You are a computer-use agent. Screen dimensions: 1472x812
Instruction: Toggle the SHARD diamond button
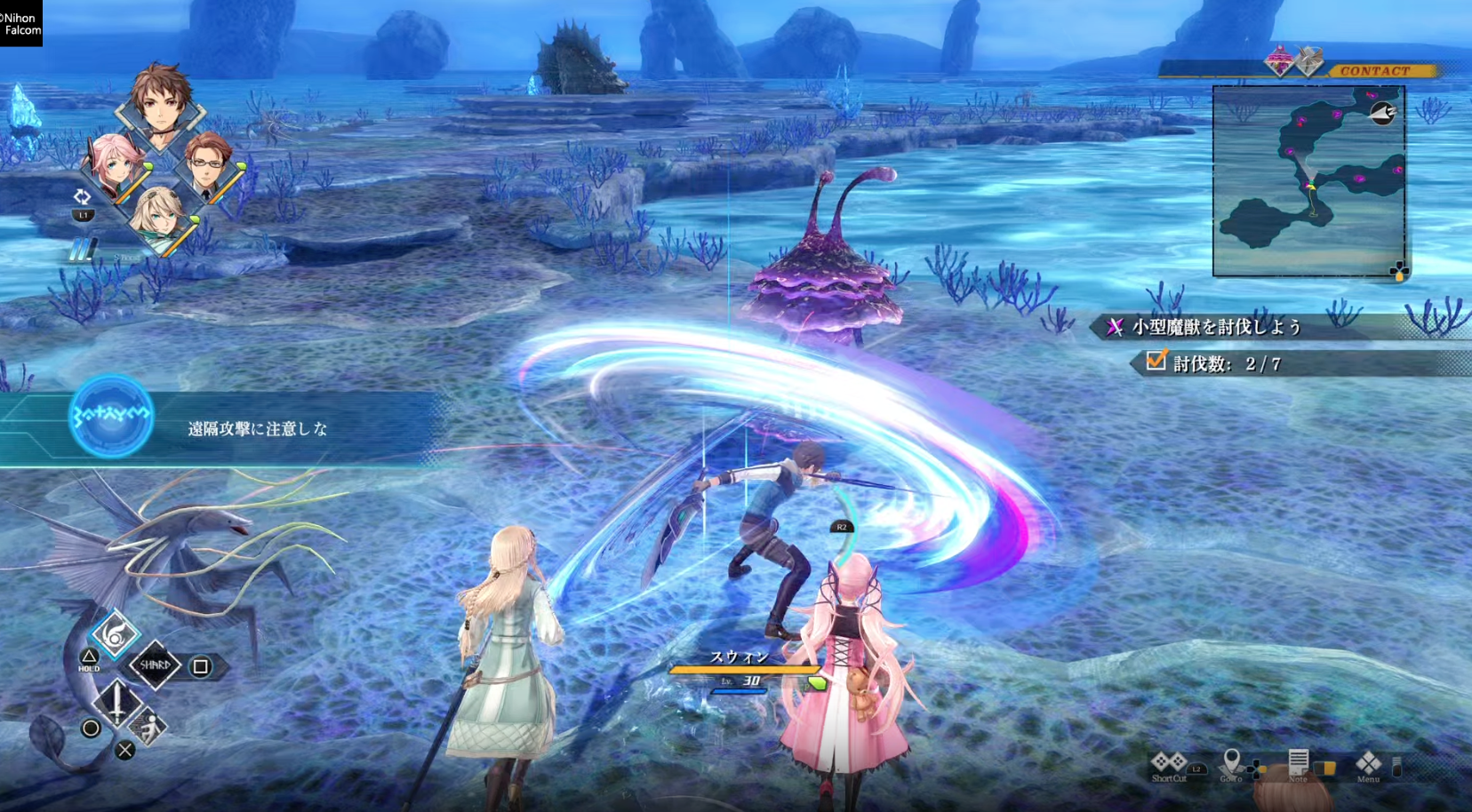(x=156, y=666)
